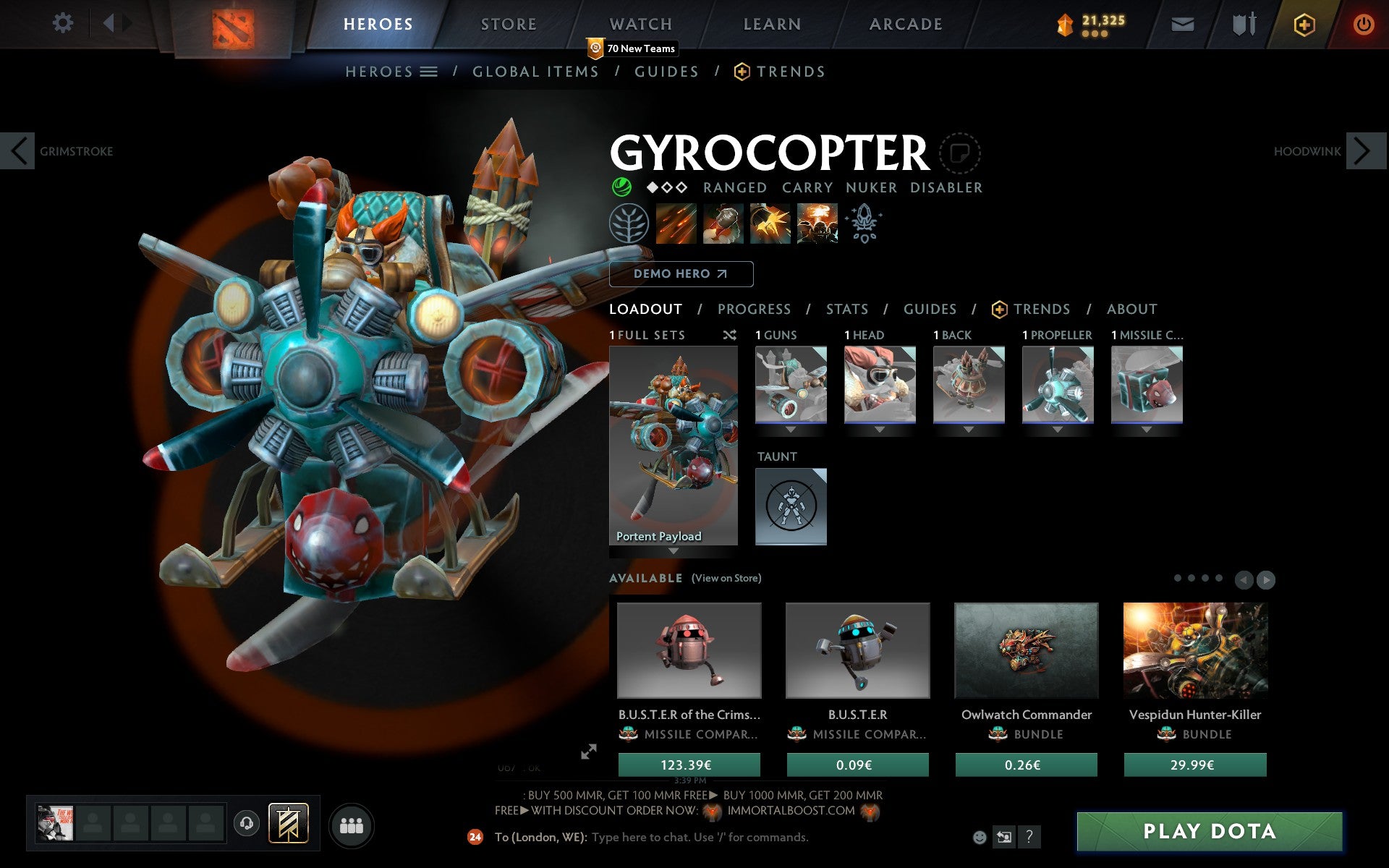Switch to the STATS tab

846,309
